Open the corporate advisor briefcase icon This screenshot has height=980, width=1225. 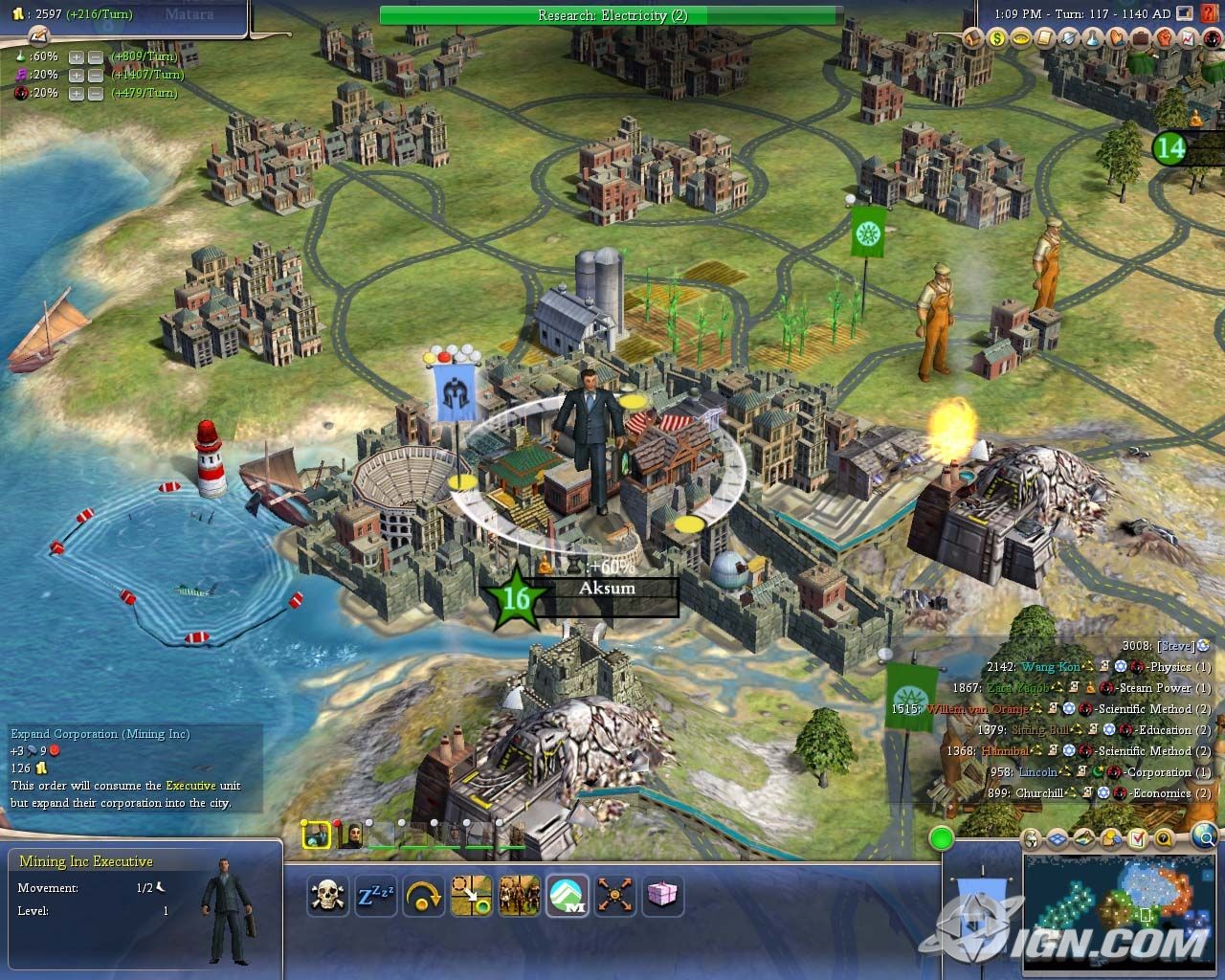point(1142,38)
